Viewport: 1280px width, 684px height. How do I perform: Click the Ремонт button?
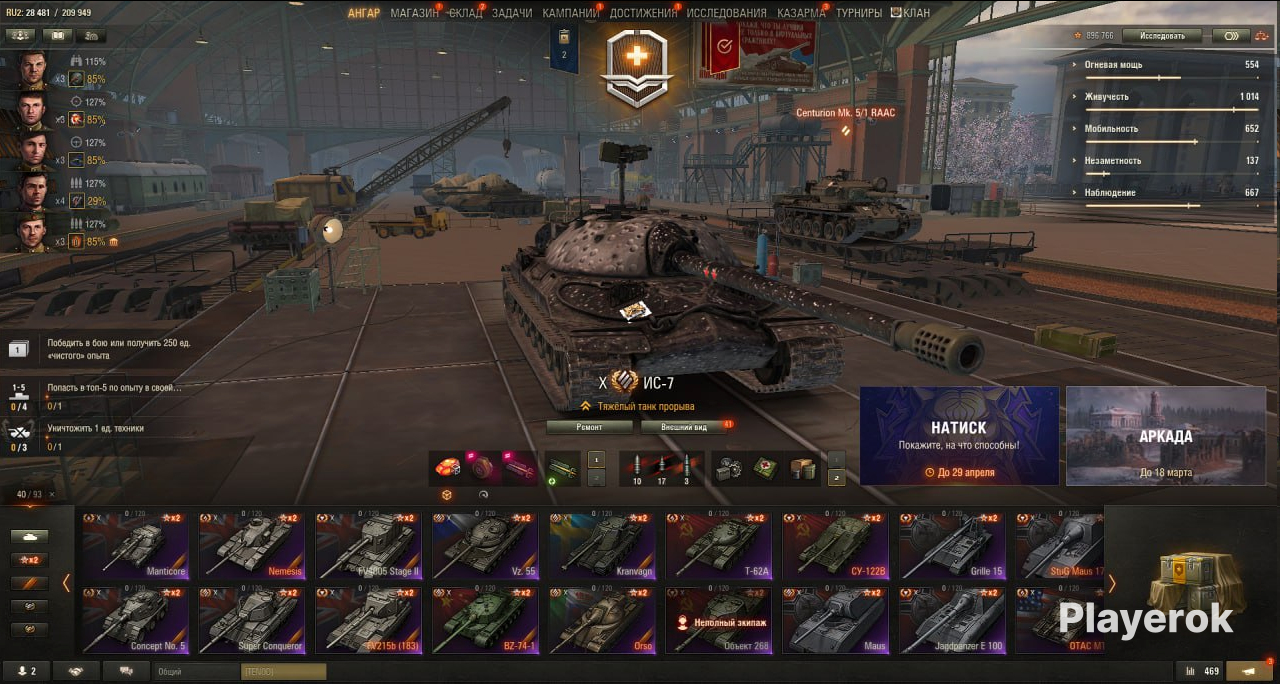click(x=589, y=427)
